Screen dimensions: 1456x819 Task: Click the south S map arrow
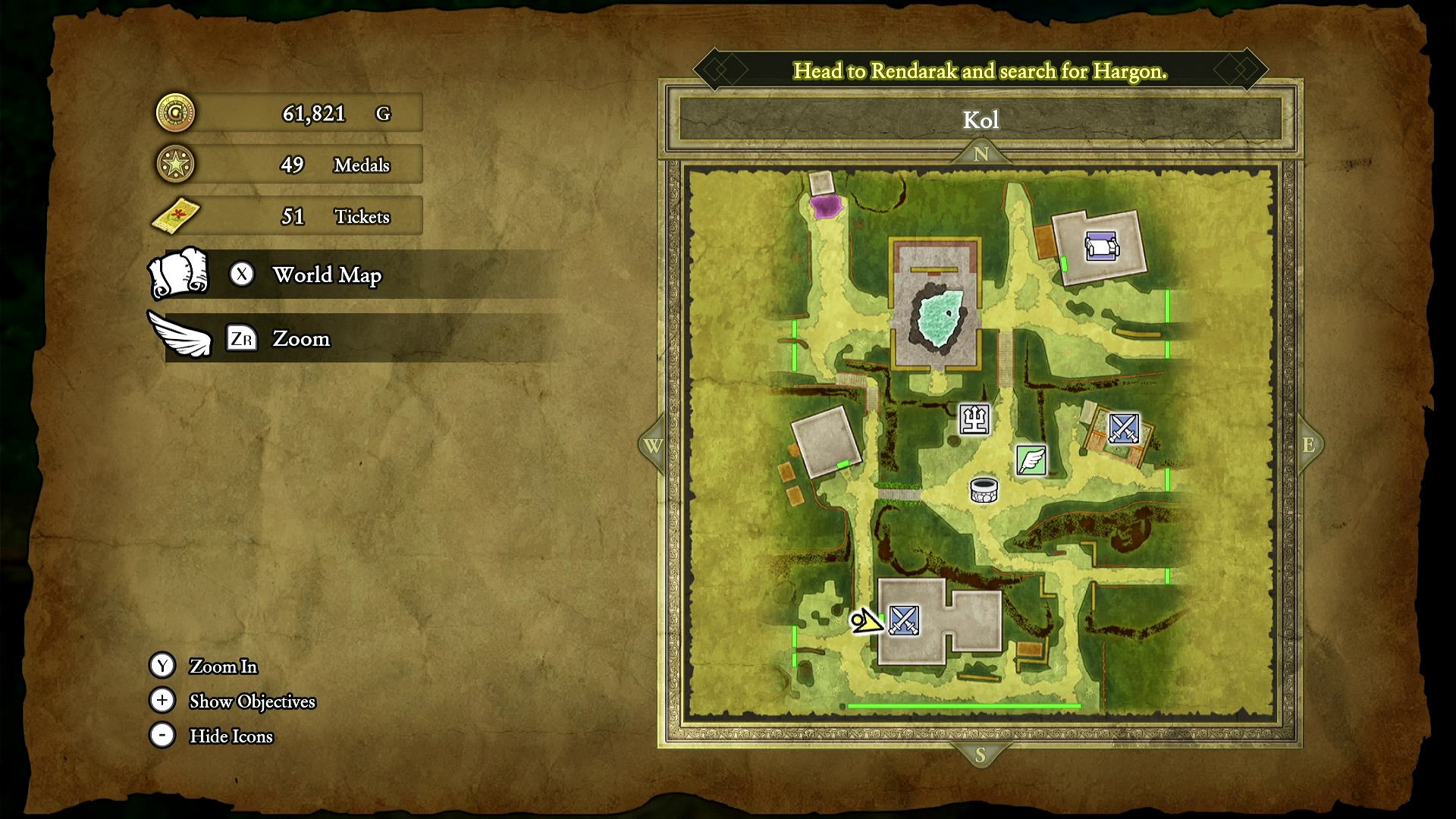pos(980,755)
